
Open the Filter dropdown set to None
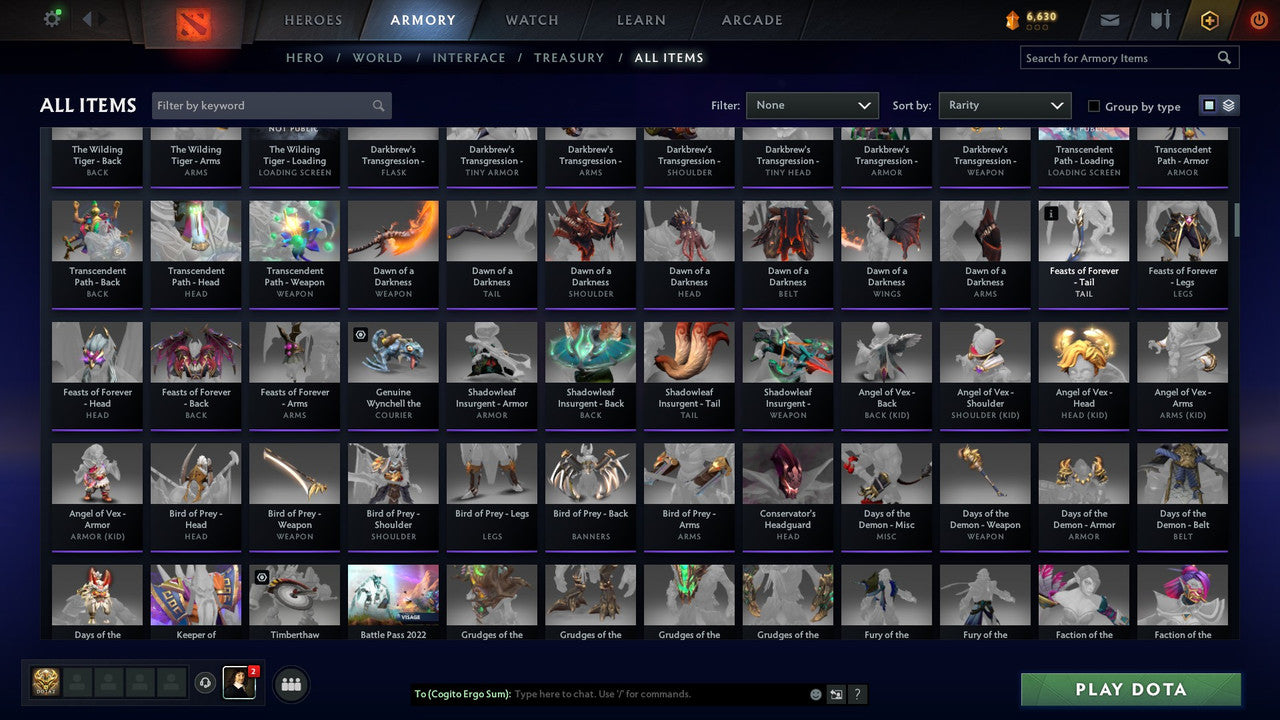(812, 105)
